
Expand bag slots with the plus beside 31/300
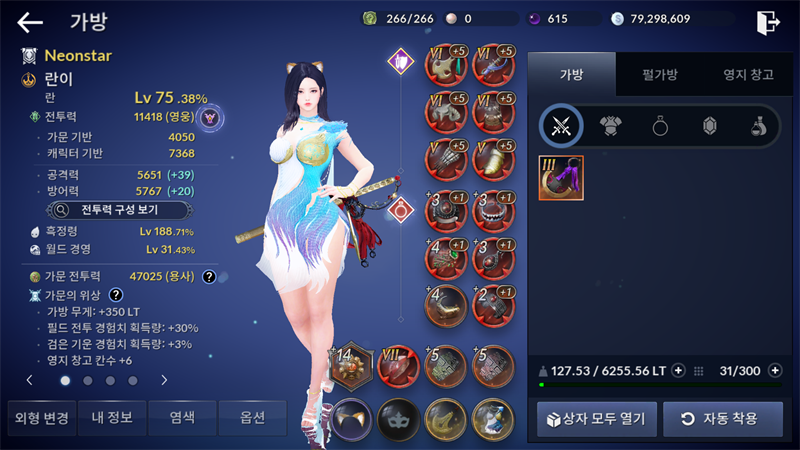point(774,371)
